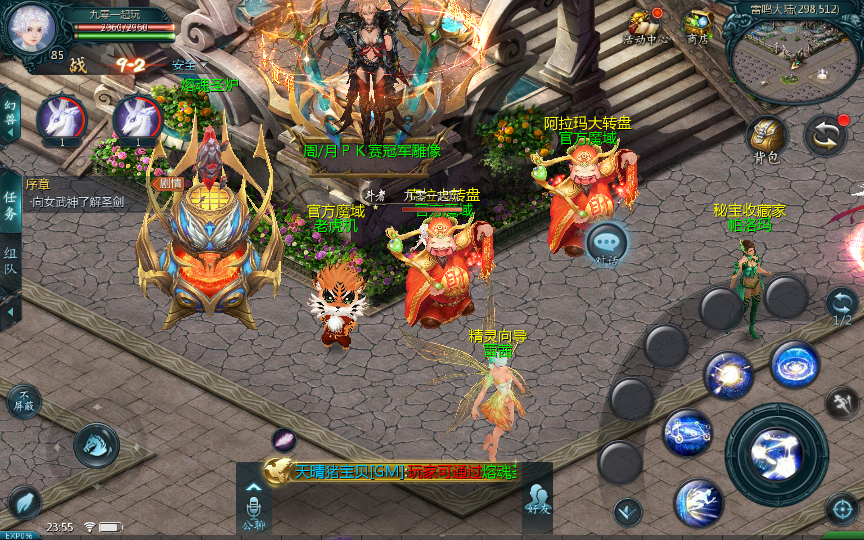Activate the horse mount button

coord(96,444)
